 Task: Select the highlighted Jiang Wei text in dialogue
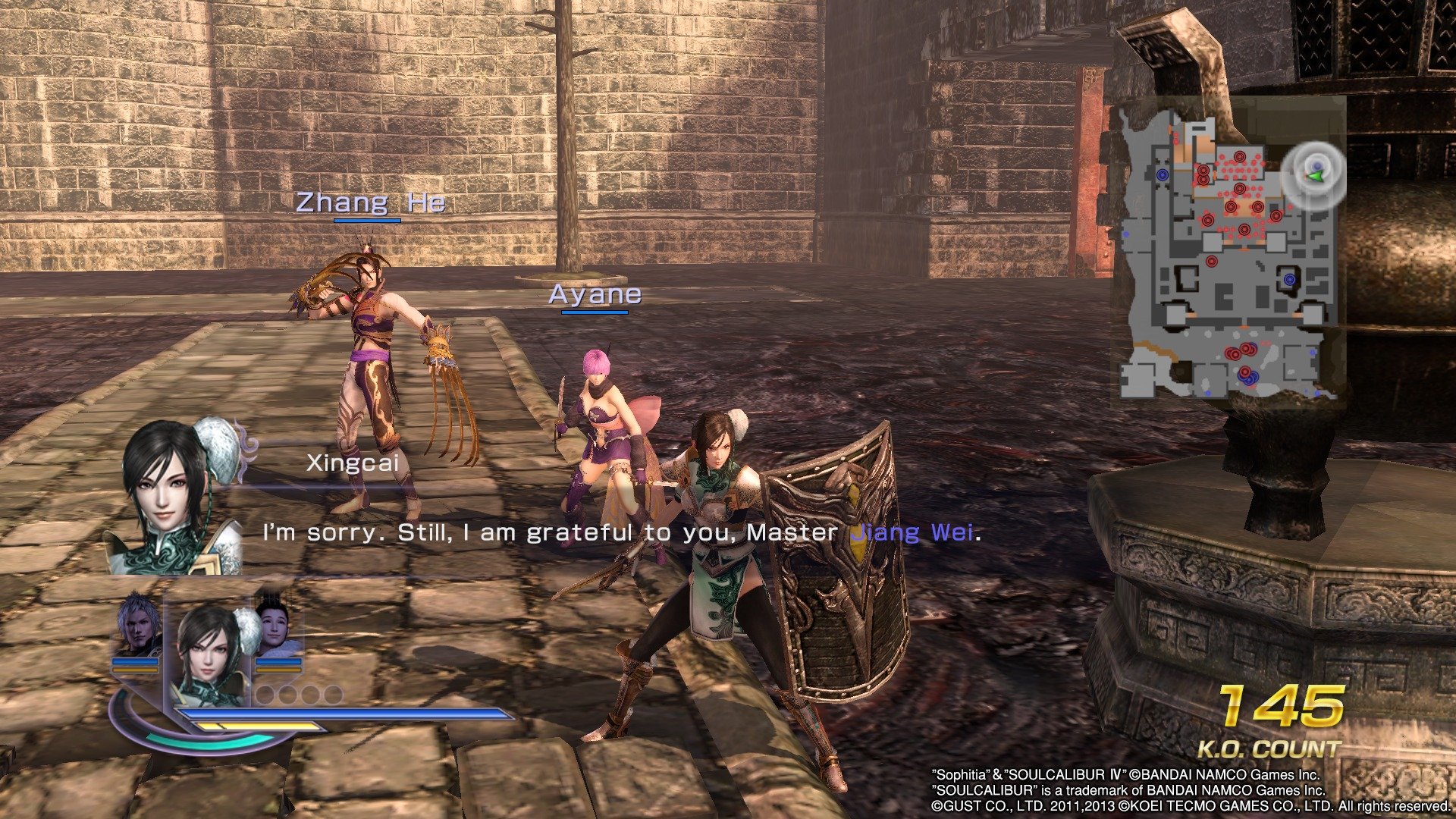pos(912,534)
